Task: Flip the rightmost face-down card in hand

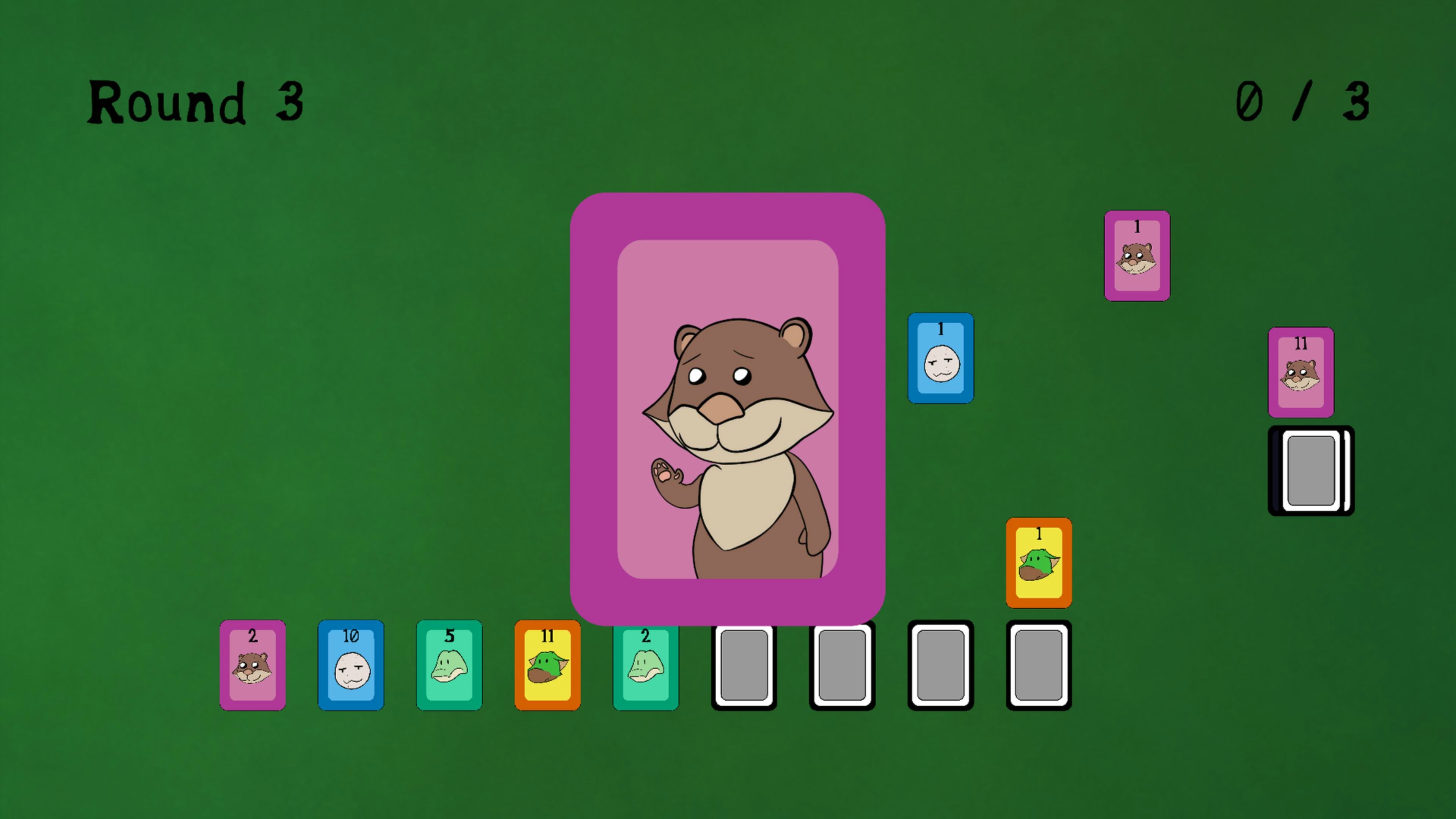Action: click(x=1039, y=666)
